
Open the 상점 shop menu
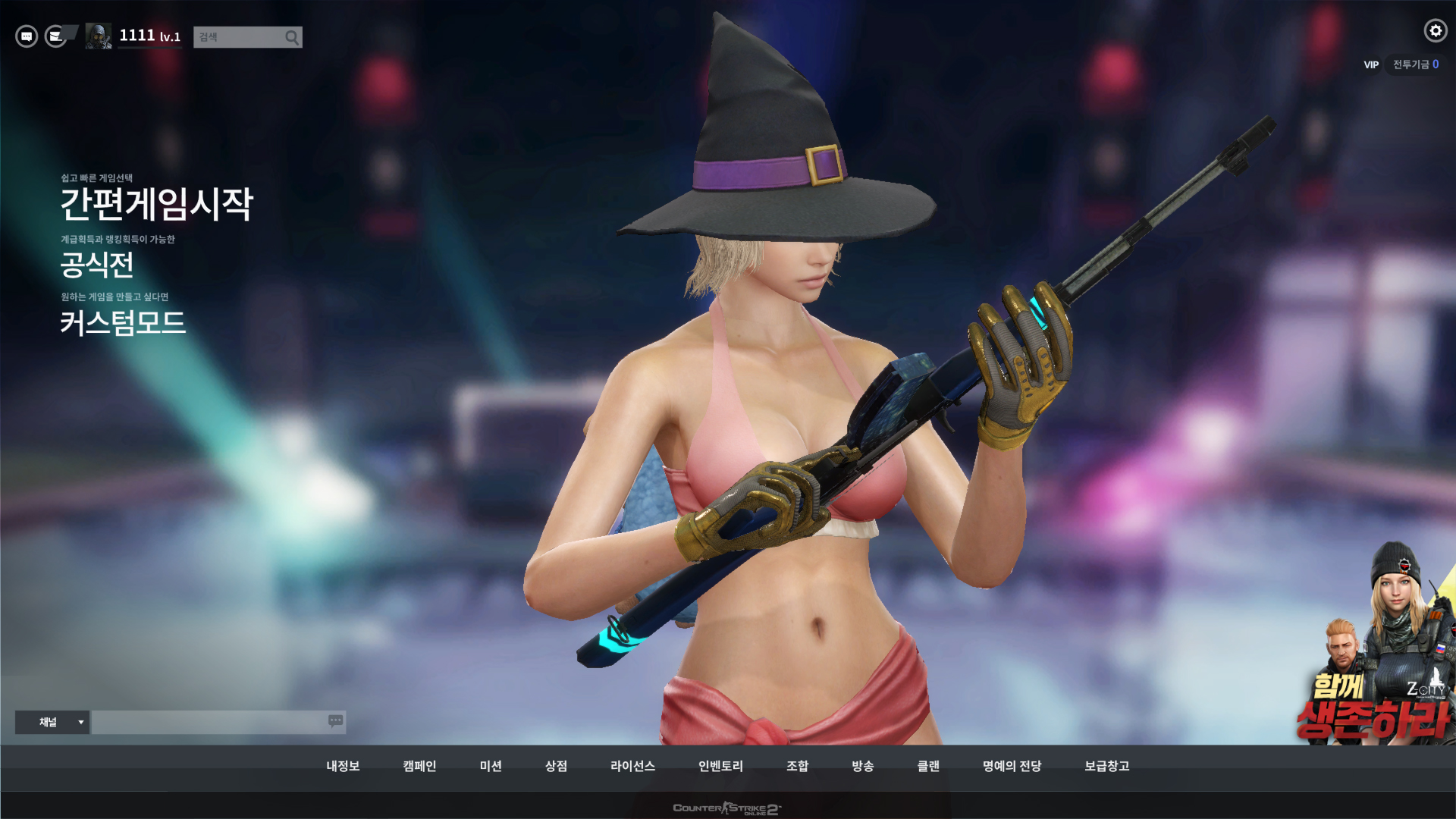point(556,766)
